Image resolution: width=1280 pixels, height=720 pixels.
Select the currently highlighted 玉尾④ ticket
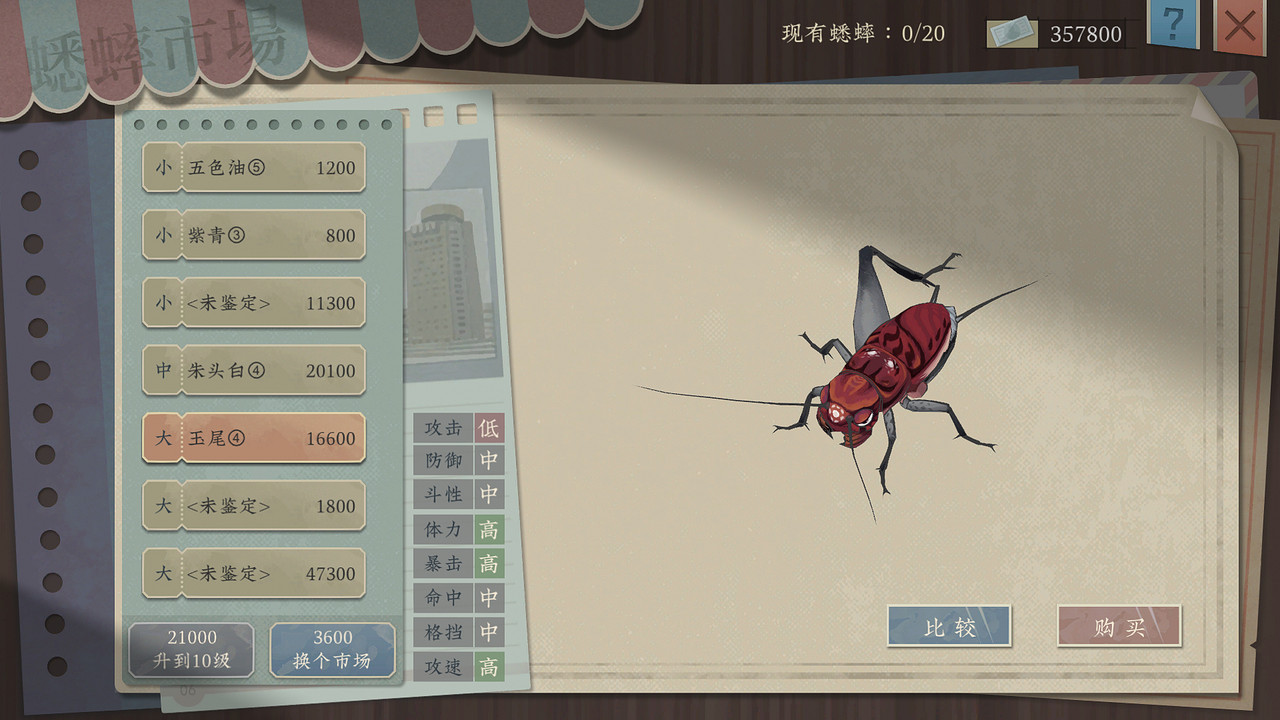[x=253, y=438]
